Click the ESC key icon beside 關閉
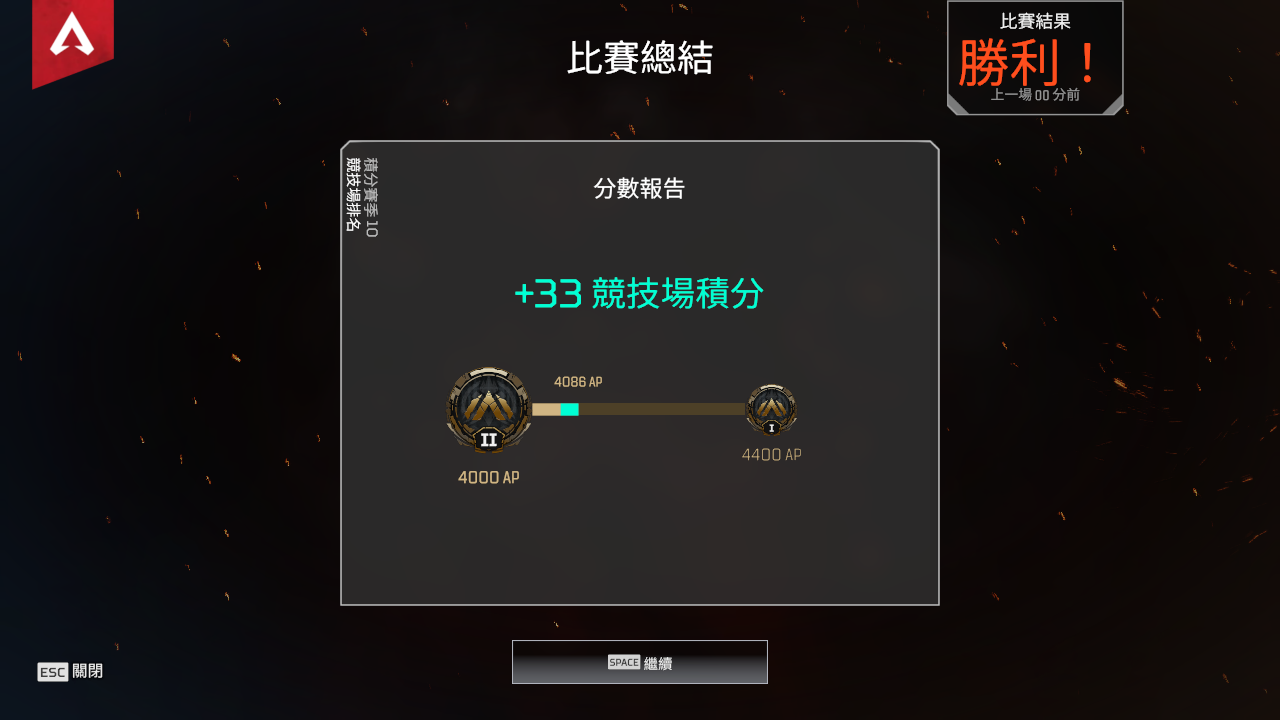This screenshot has width=1280, height=720. 55,672
